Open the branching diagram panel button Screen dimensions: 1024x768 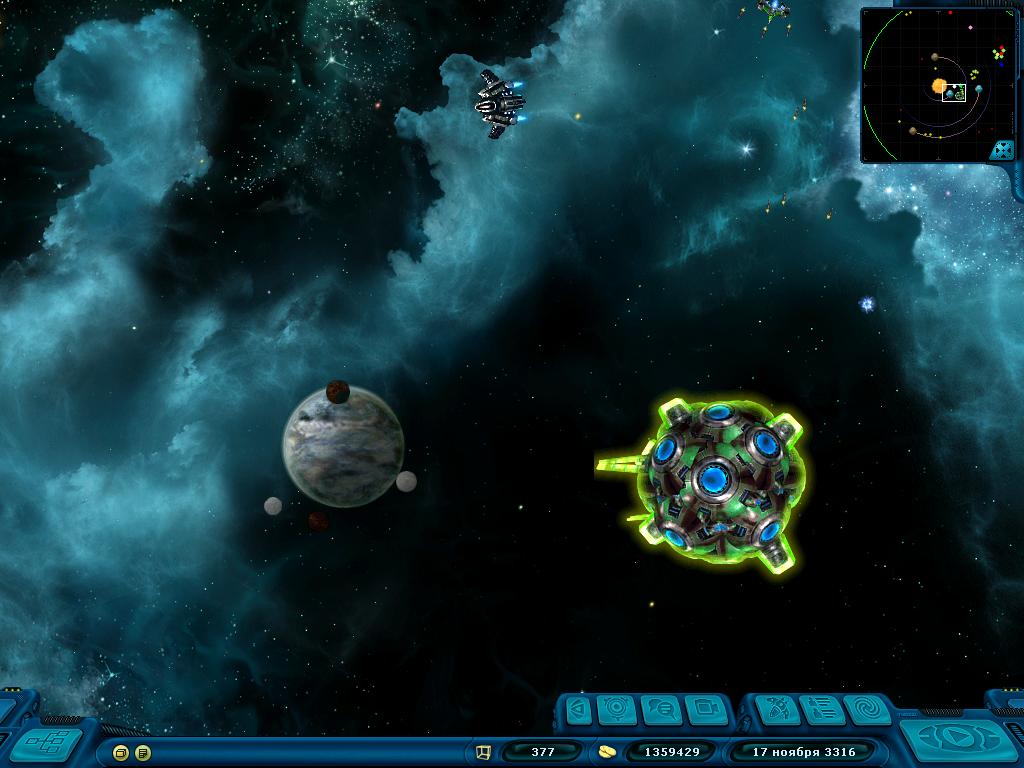46,744
